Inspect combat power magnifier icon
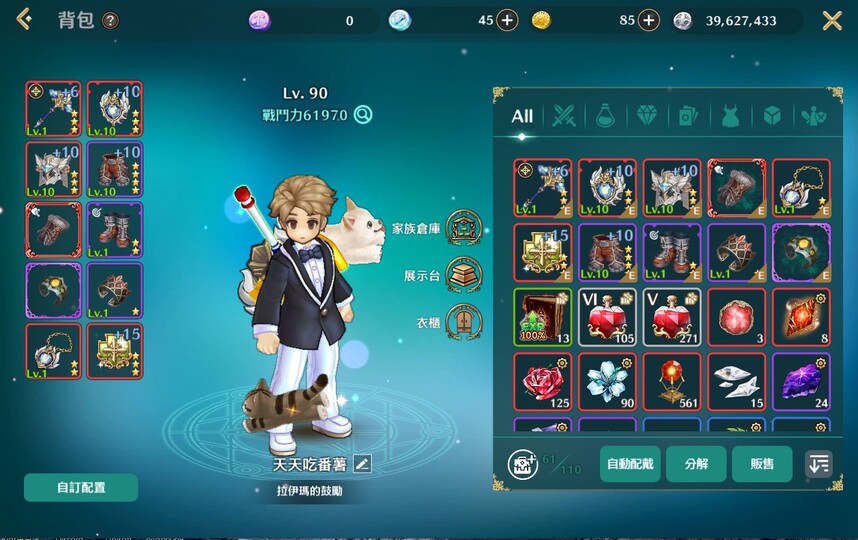Viewport: 858px width, 540px height. (363, 115)
